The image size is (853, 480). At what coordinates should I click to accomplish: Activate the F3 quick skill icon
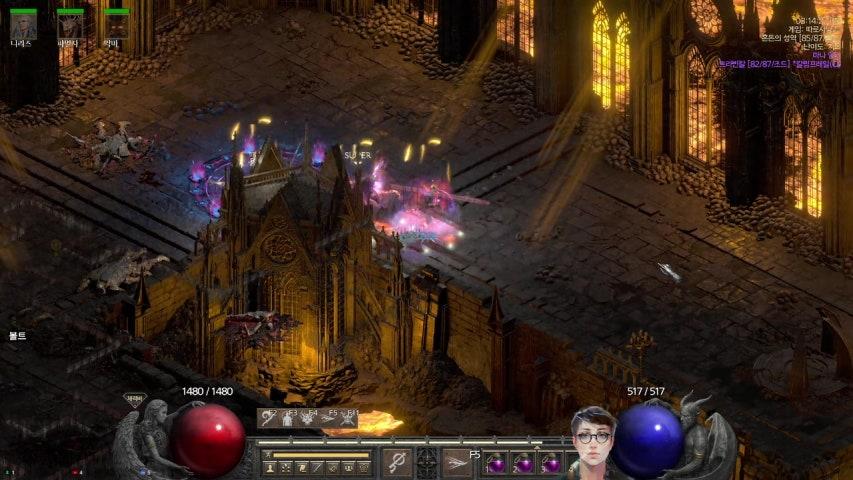[x=288, y=418]
